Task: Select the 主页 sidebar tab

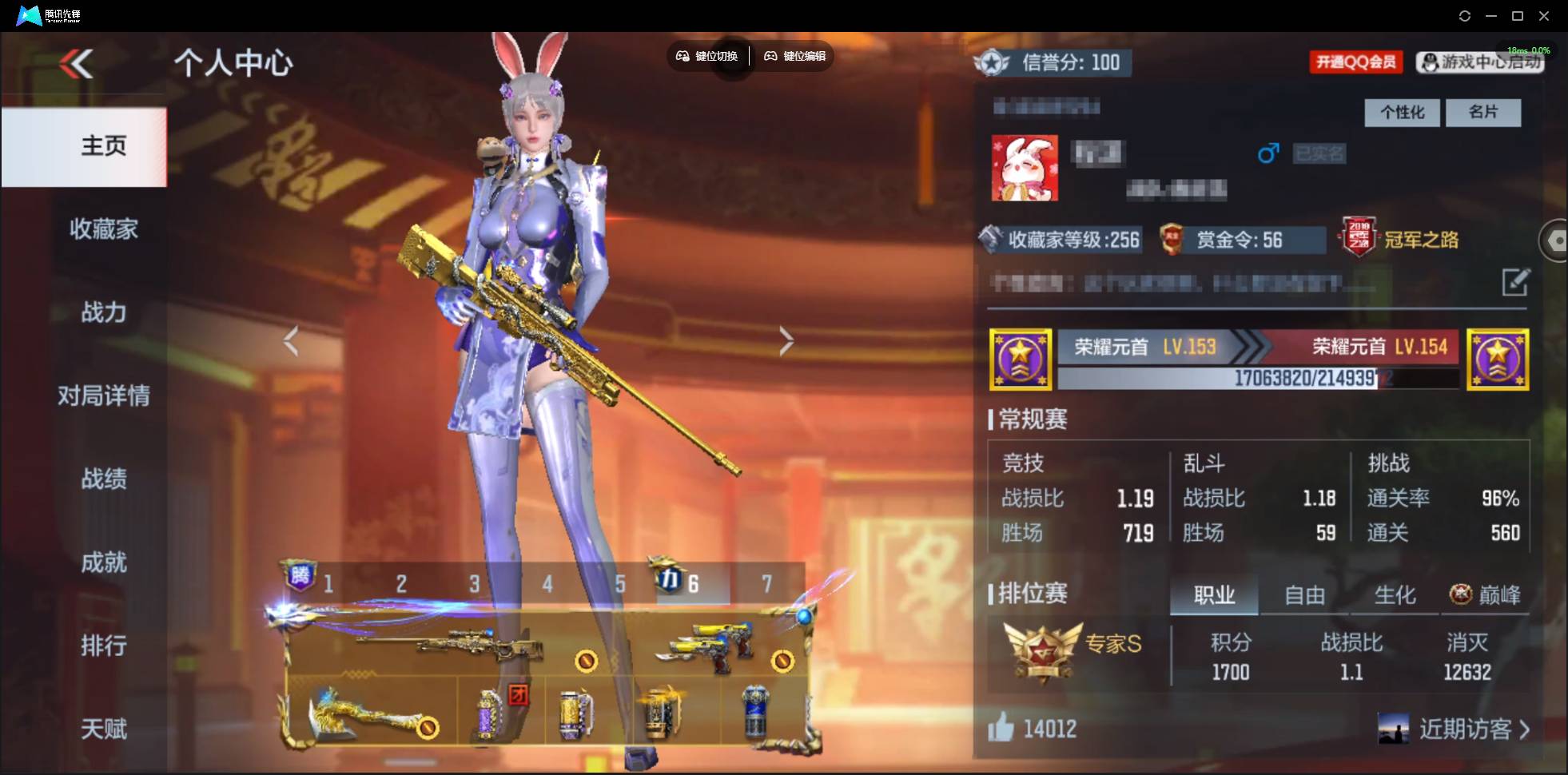Action: tap(103, 146)
